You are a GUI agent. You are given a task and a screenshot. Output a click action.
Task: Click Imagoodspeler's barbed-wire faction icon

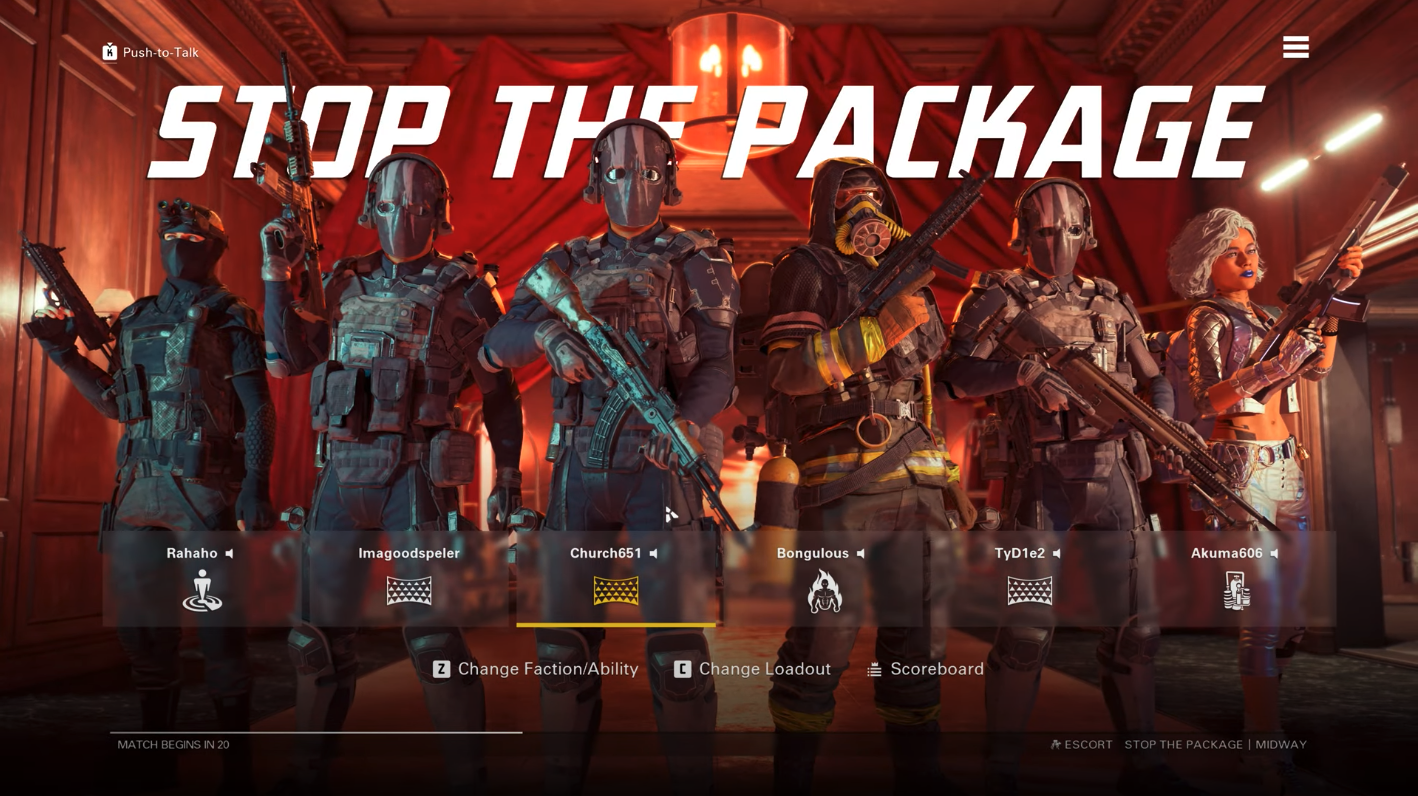[x=410, y=591]
